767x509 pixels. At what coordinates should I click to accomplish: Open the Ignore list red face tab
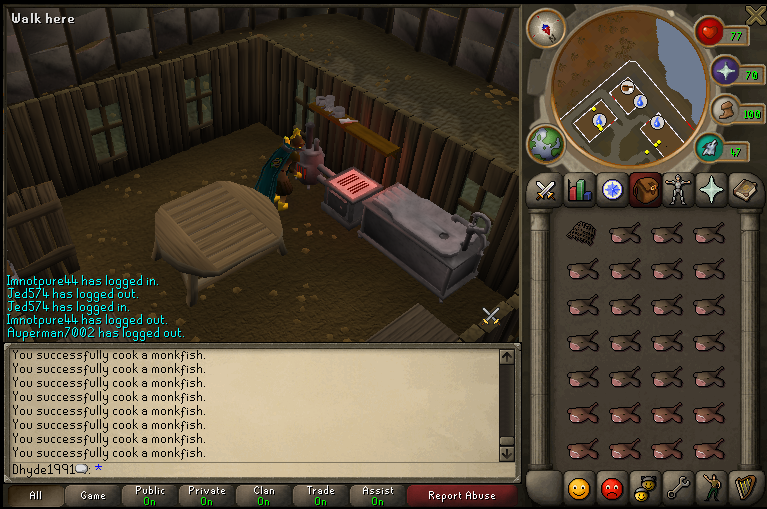(x=611, y=489)
